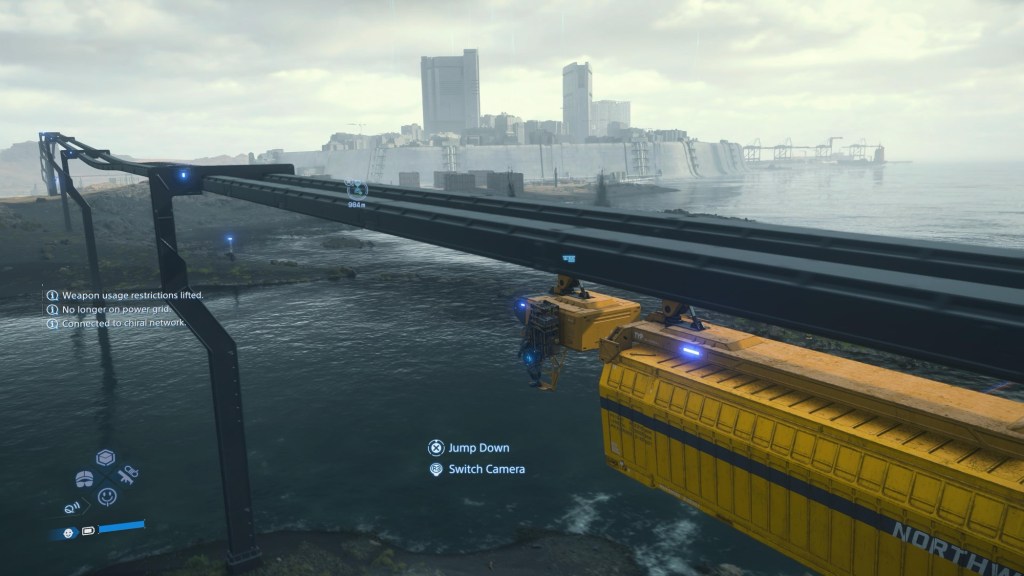This screenshot has height=576, width=1024.
Task: Select the 984m destination marker
Action: (x=356, y=189)
